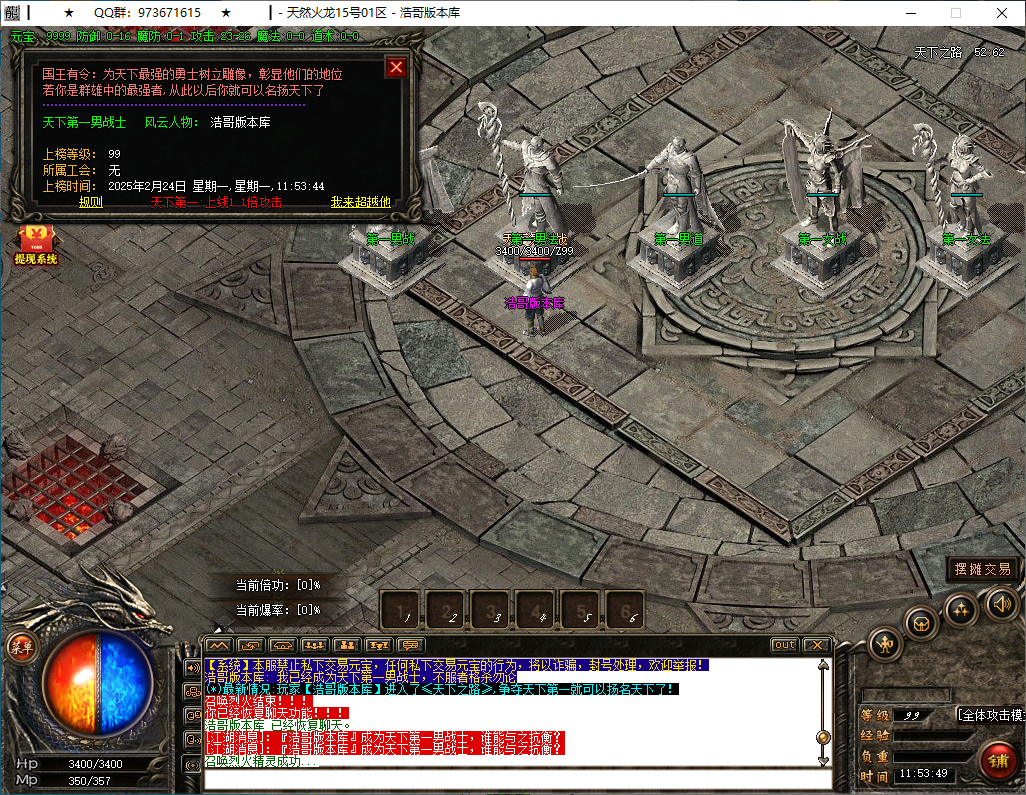Minimize the game window
1026x795 pixels.
click(910, 13)
